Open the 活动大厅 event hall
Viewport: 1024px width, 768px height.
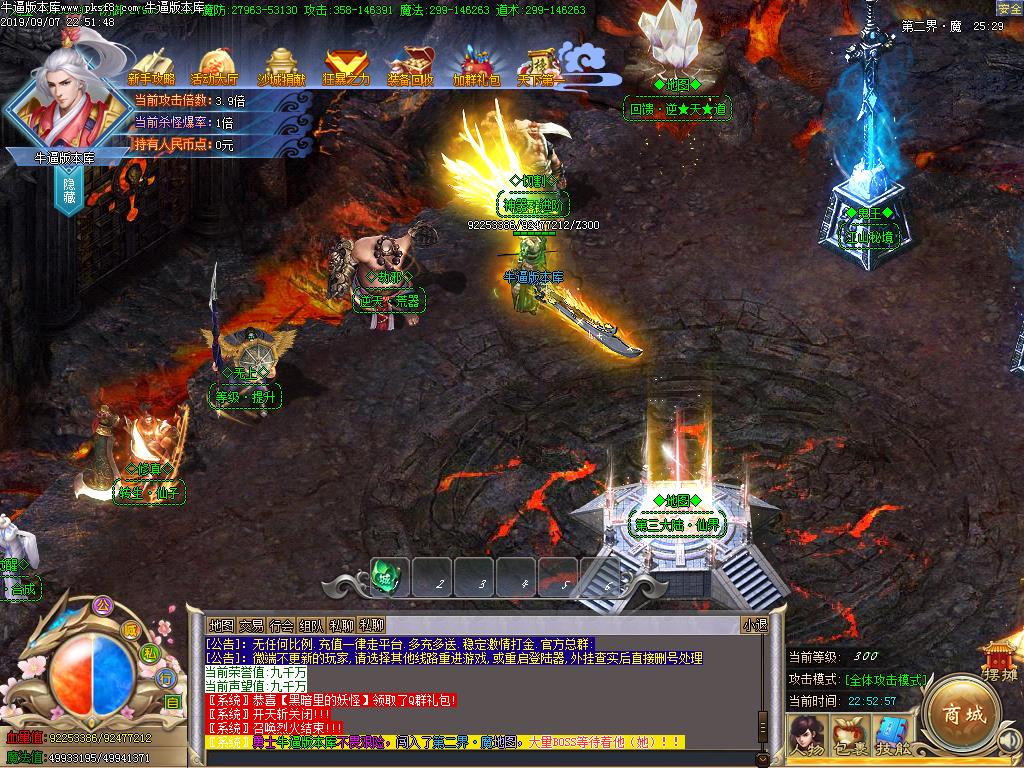pyautogui.click(x=215, y=67)
